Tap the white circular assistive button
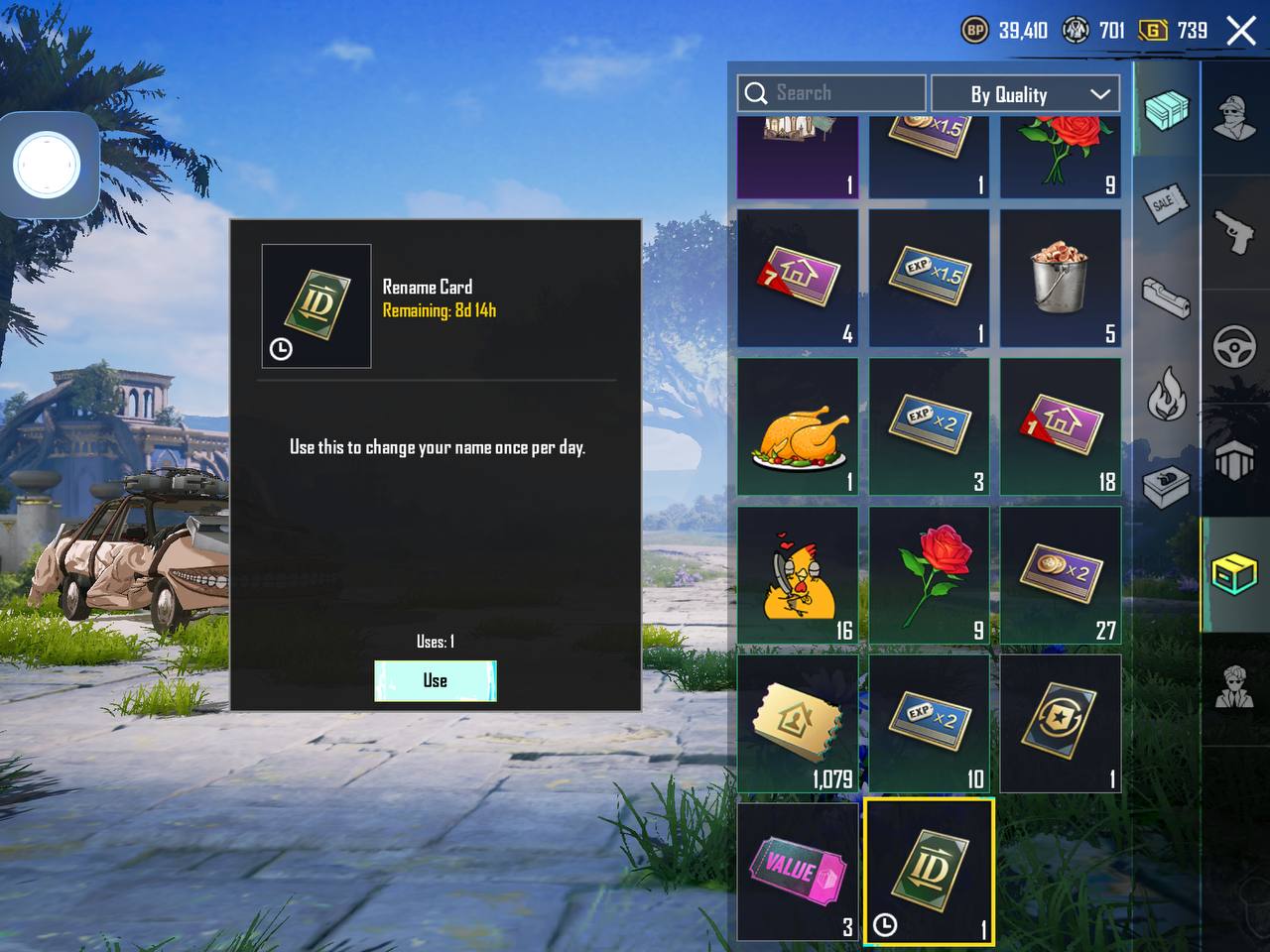The height and width of the screenshot is (952, 1270). click(47, 165)
